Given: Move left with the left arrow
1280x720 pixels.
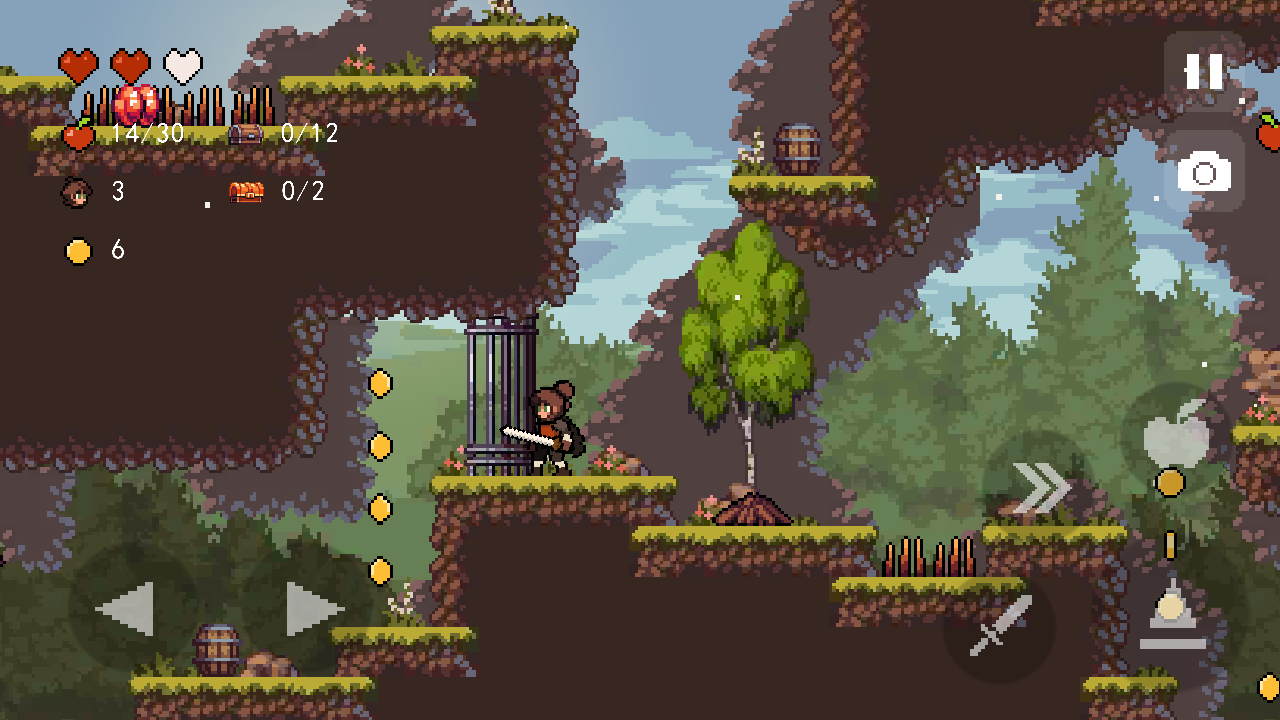Looking at the screenshot, I should (x=126, y=608).
